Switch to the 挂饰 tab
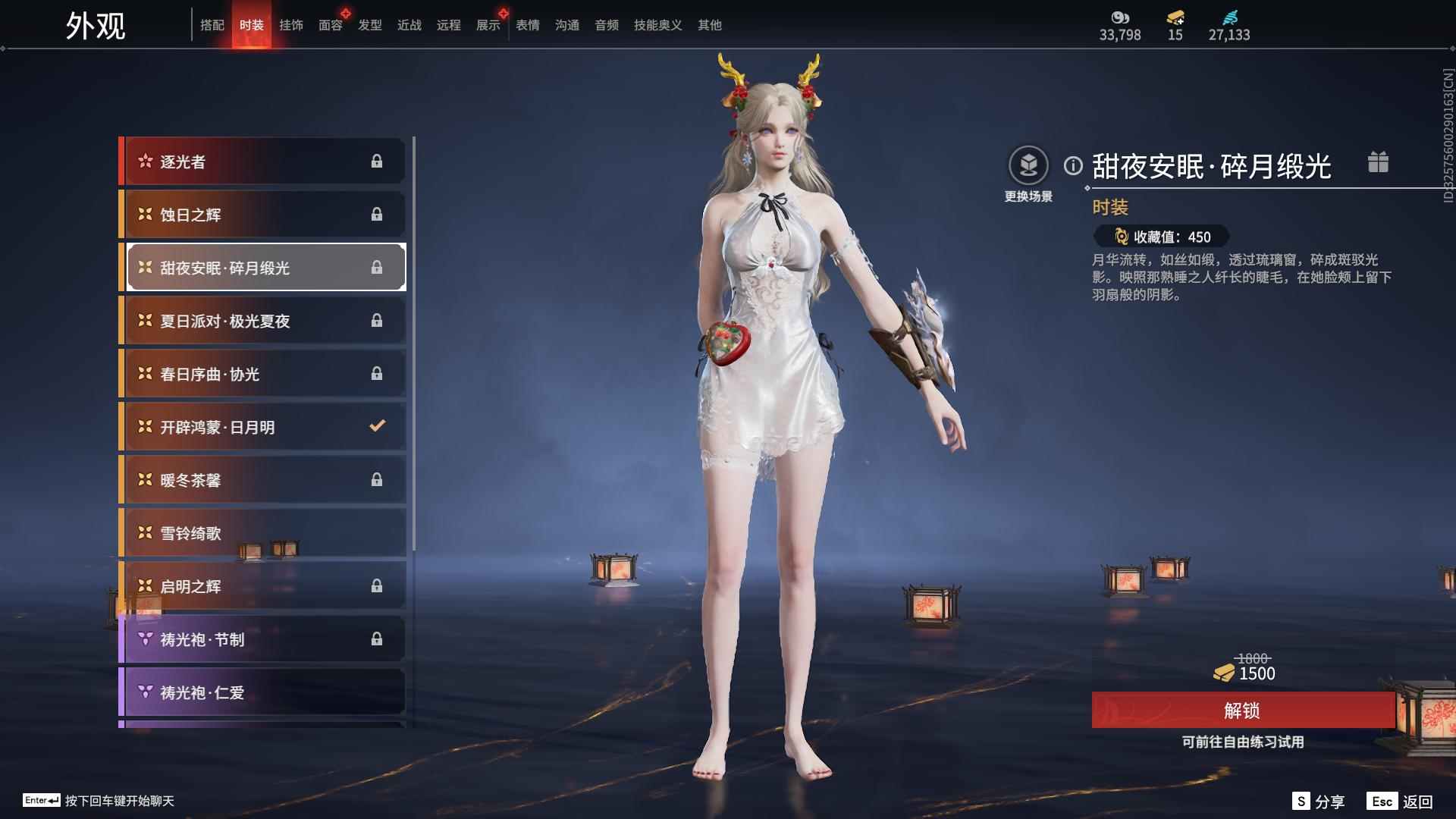 point(291,24)
